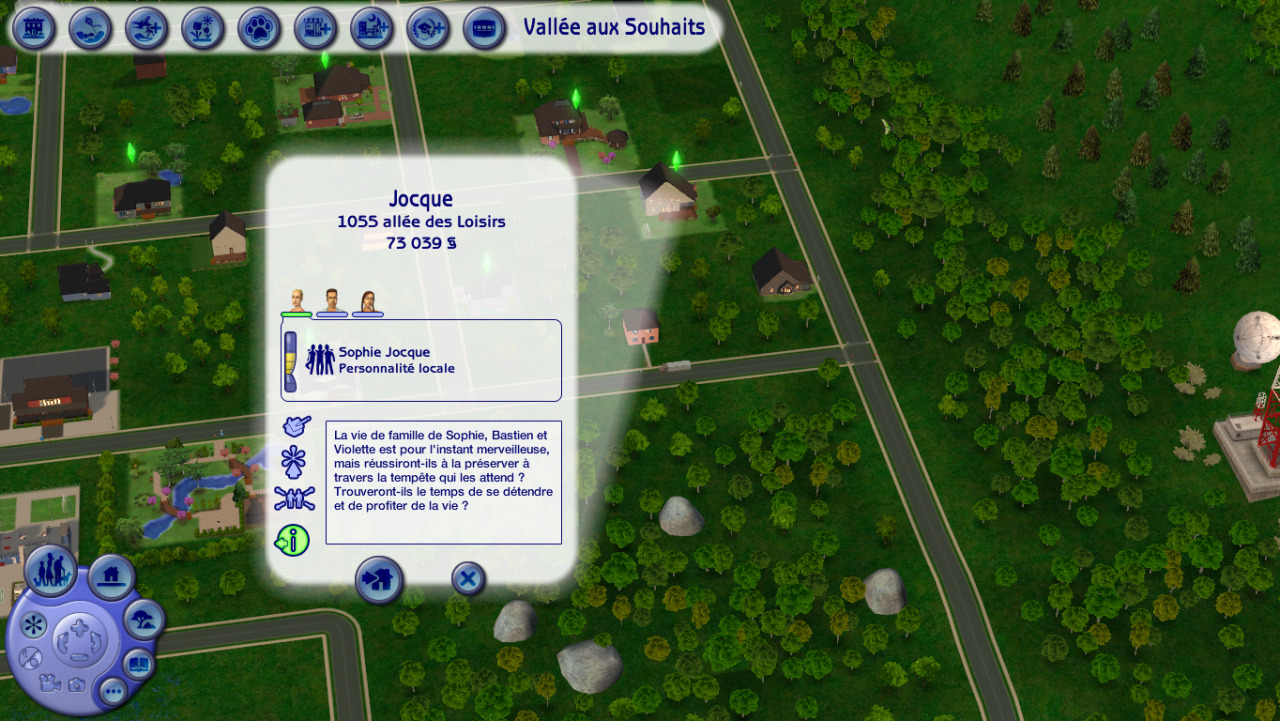Select the long-haired girl's portrait

[x=367, y=301]
